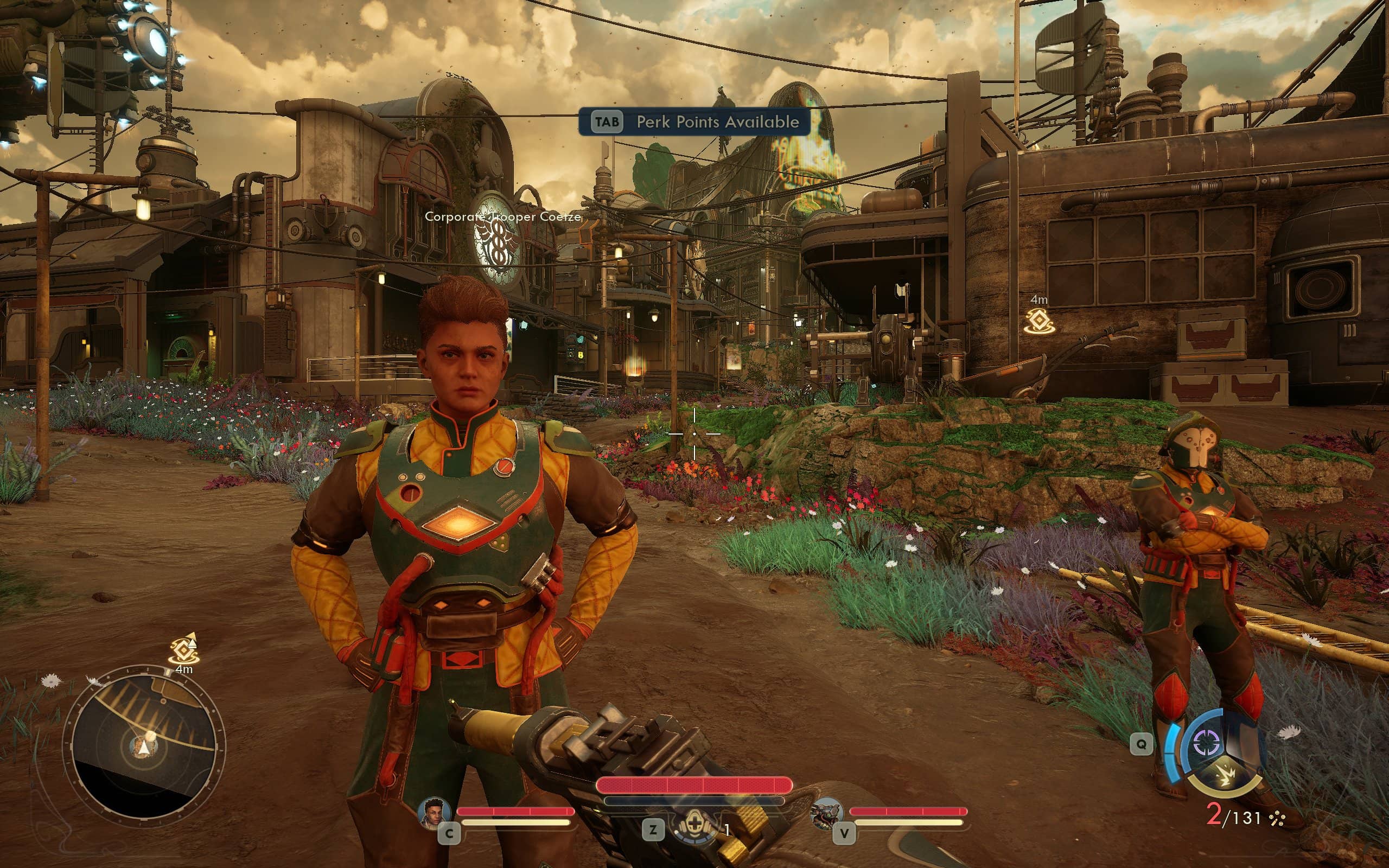Select the human companion portrait

[x=434, y=813]
